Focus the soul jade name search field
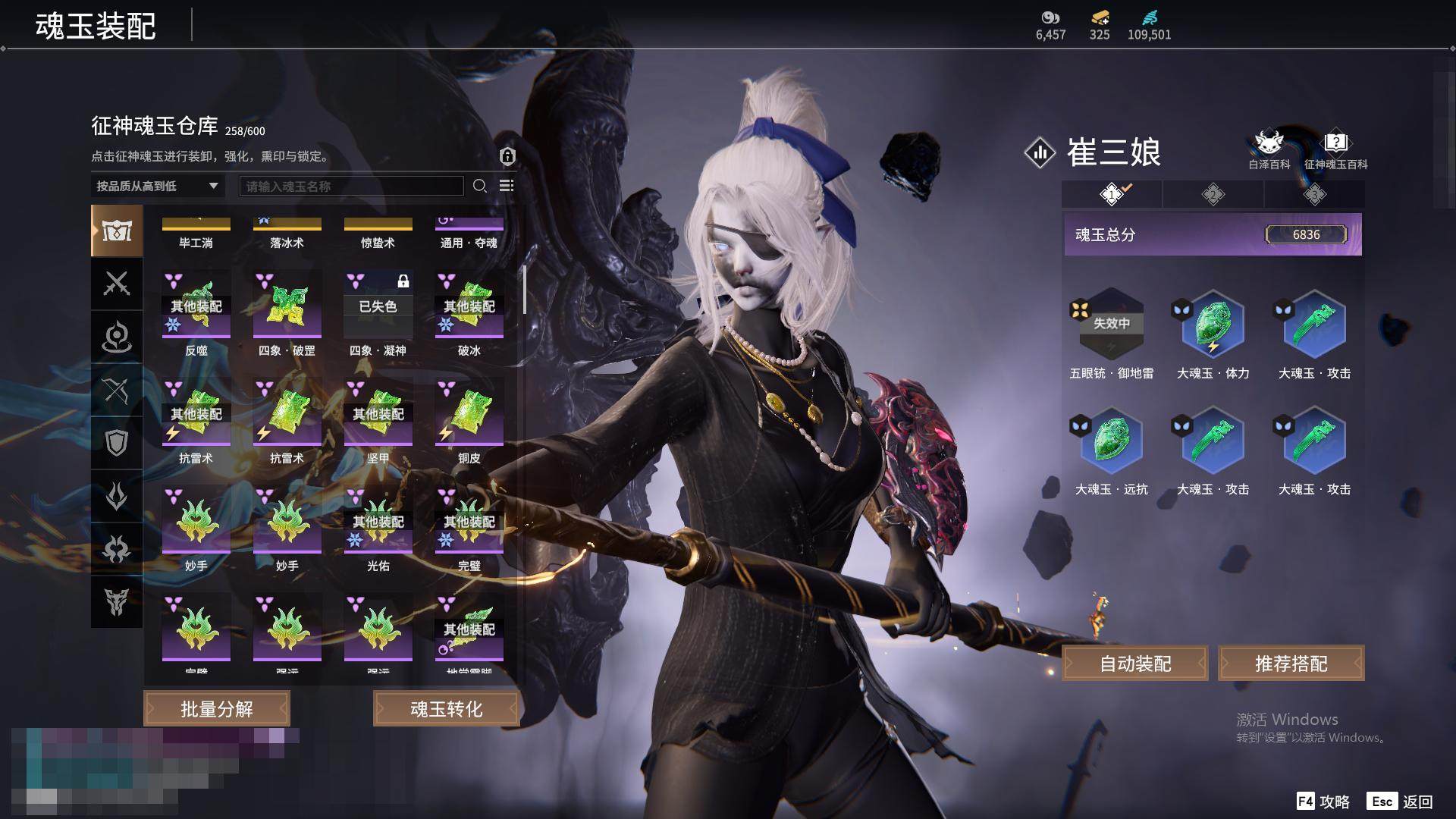Image resolution: width=1456 pixels, height=819 pixels. click(x=351, y=186)
